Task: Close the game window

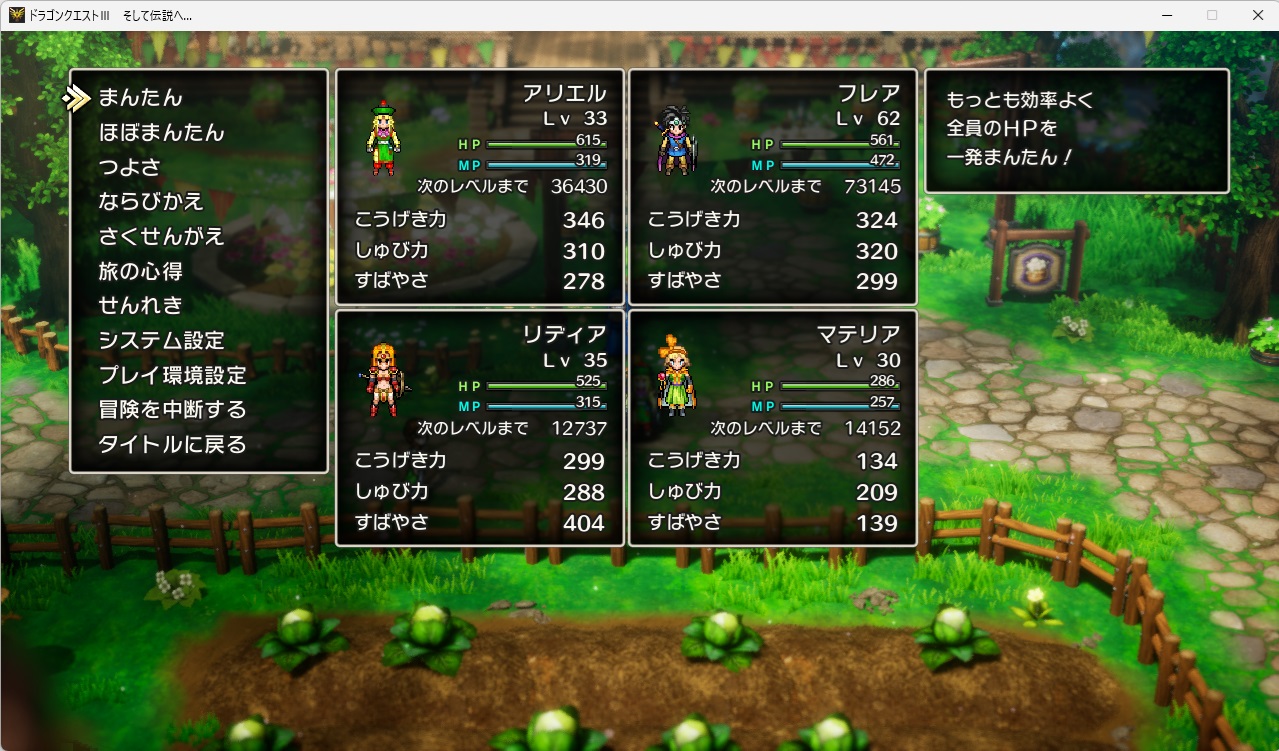Action: 1257,15
